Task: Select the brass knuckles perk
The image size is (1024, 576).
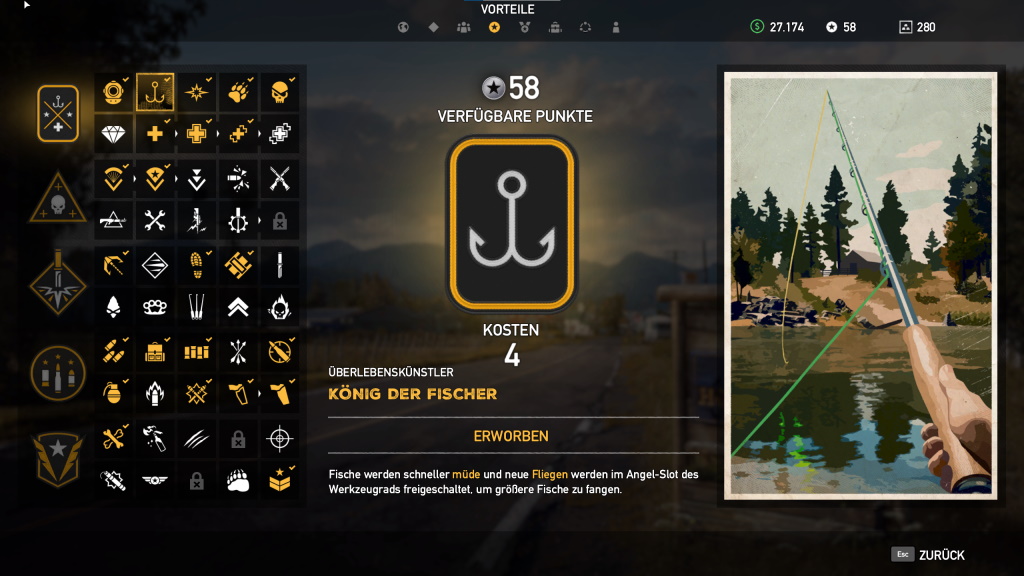Action: 155,306
